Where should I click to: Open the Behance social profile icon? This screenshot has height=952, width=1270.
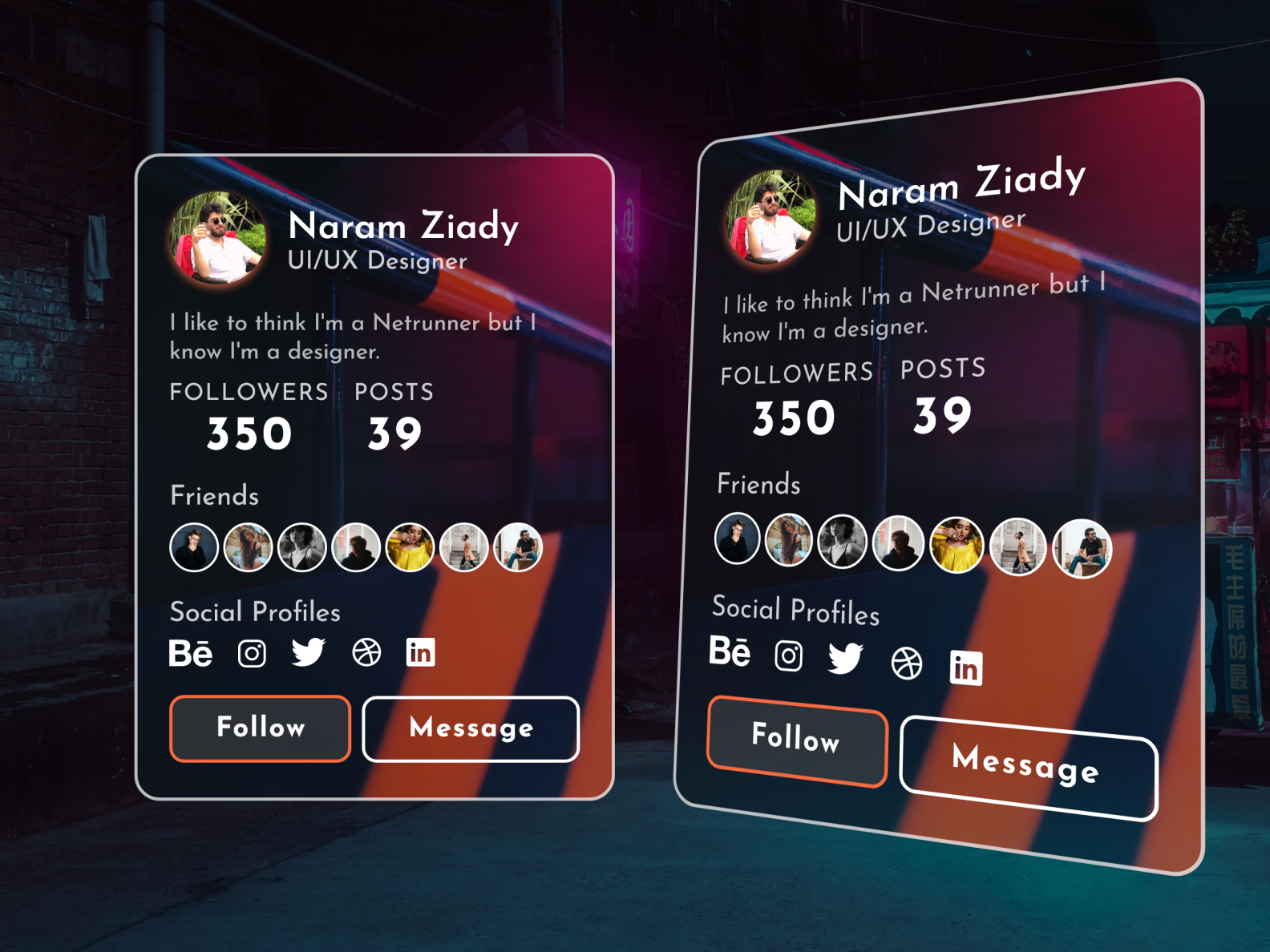click(x=191, y=653)
